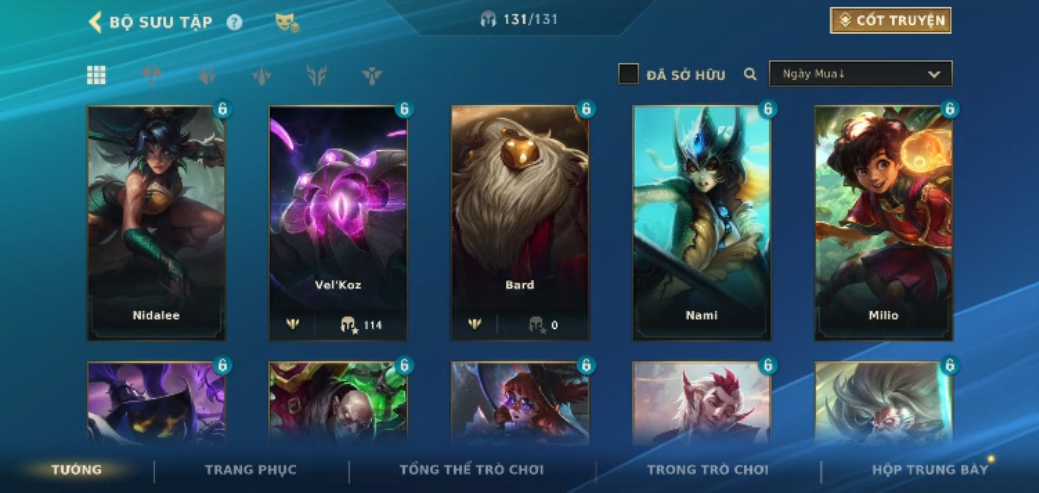Go to the Trong Trò Chơi tab
Image resolution: width=1039 pixels, height=493 pixels.
coord(708,470)
